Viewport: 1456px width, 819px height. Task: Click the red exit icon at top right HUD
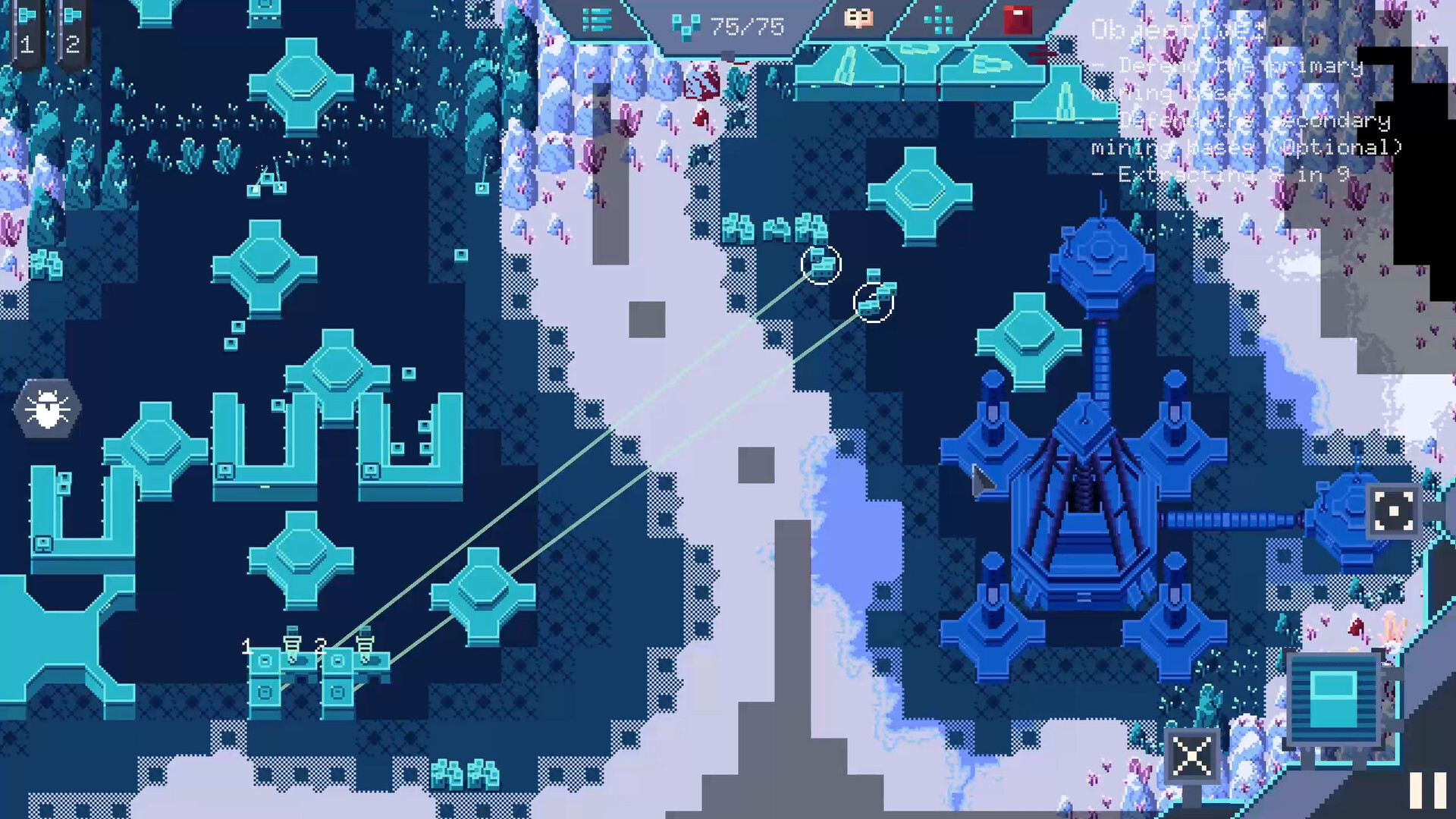tap(1016, 20)
